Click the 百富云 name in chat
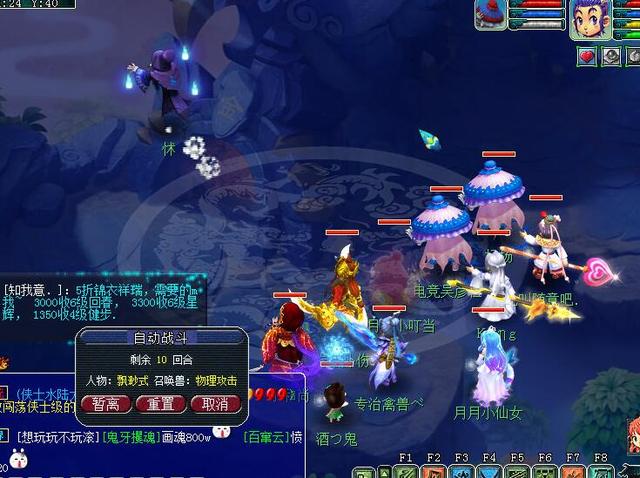The image size is (640, 478). point(265,436)
